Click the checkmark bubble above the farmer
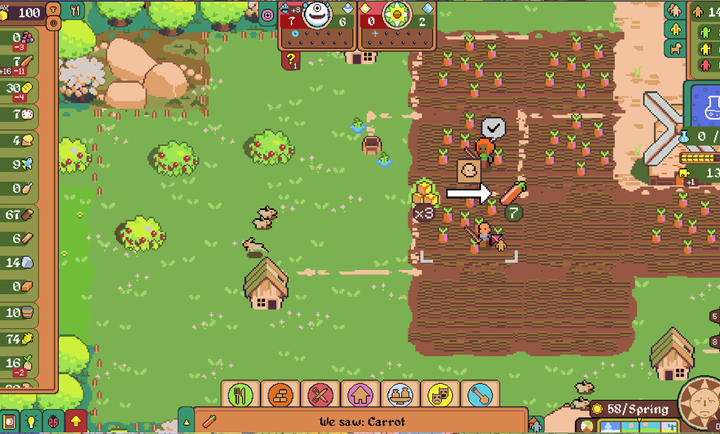 (494, 127)
